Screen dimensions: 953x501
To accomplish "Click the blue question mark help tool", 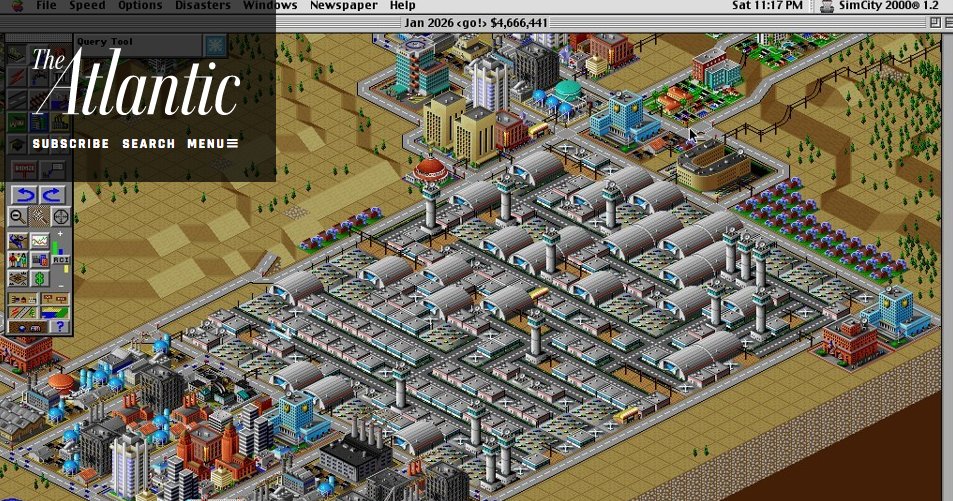I will [60, 326].
